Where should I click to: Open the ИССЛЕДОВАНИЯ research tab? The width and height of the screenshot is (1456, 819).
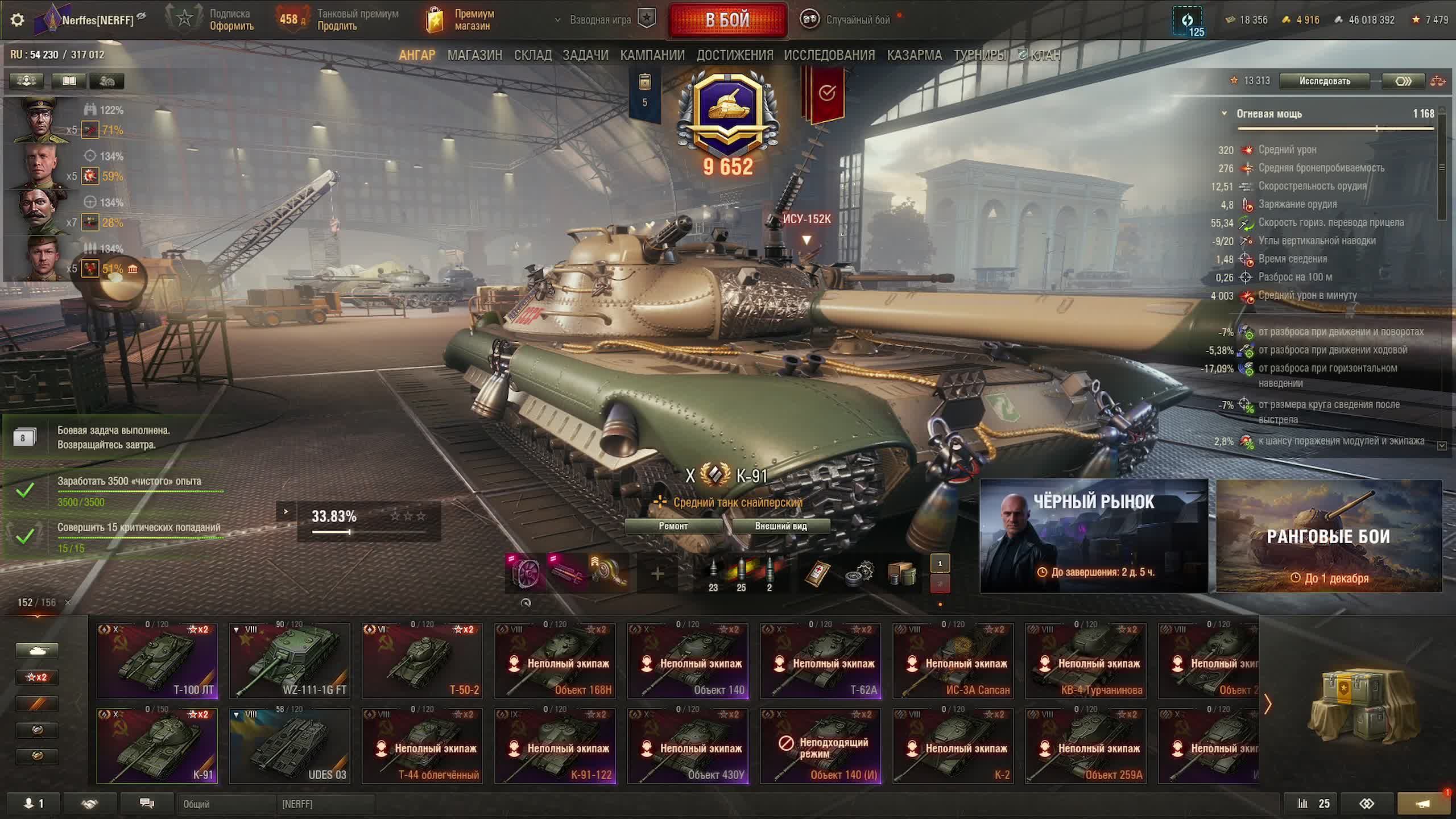pos(829,55)
